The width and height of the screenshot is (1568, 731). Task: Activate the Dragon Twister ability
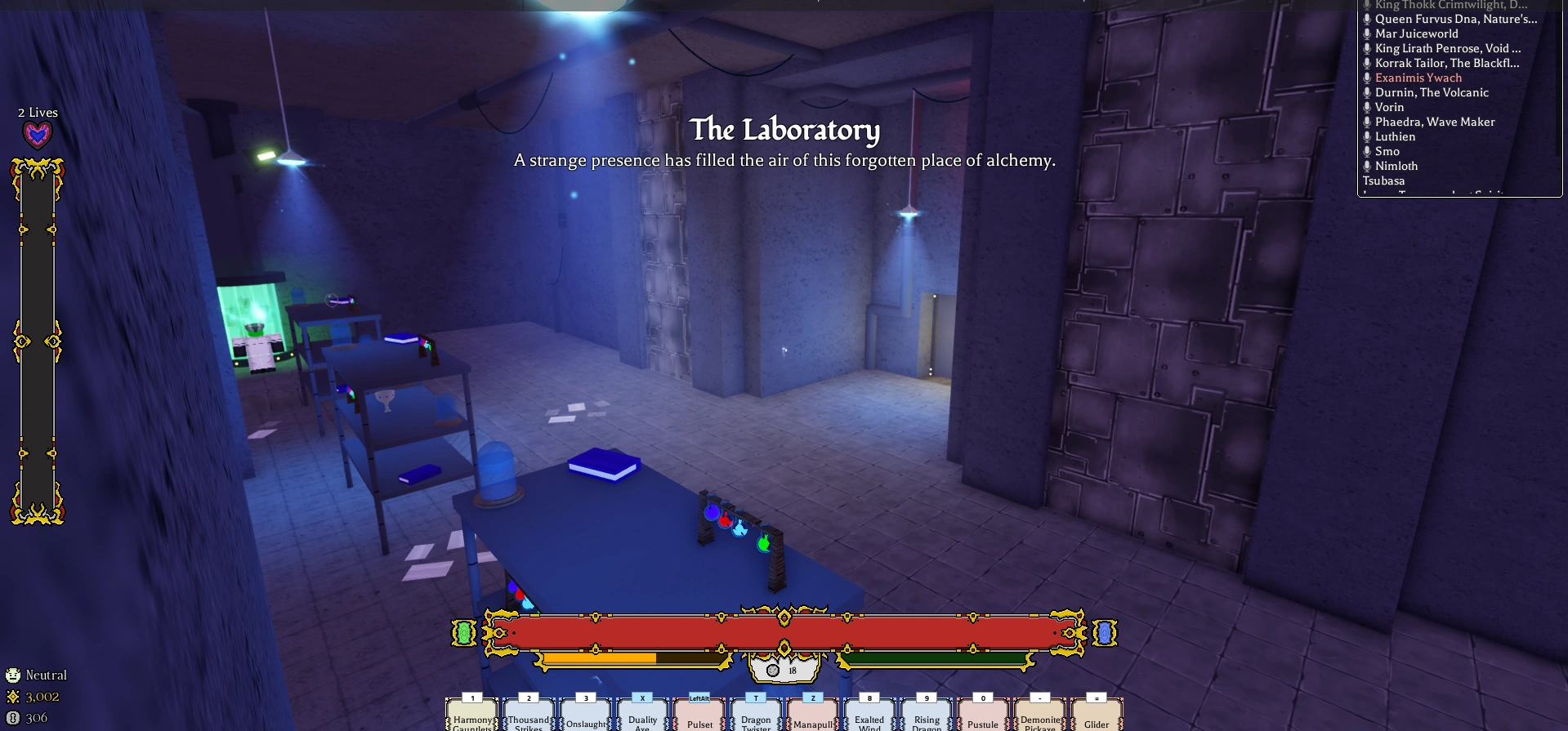tap(756, 717)
